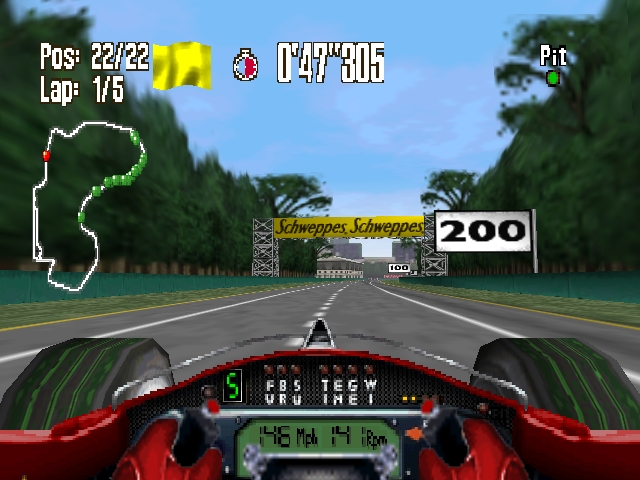Select the yellow flag icon
Image resolution: width=640 pixels, height=480 pixels.
point(181,65)
